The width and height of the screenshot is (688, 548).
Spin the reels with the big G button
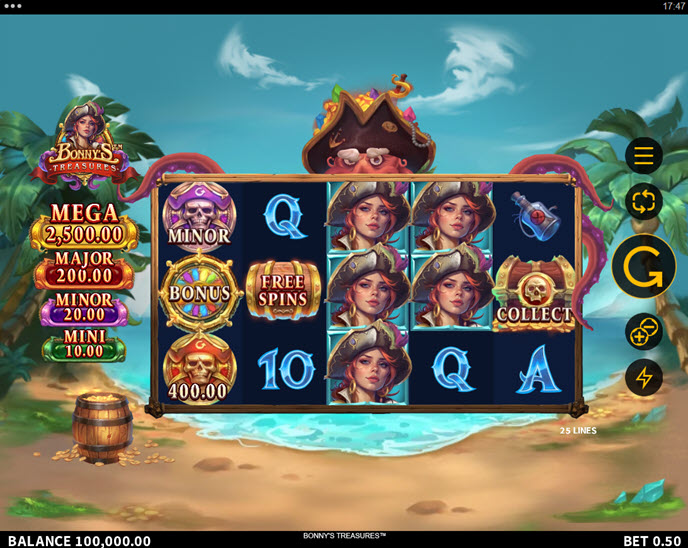tap(644, 267)
